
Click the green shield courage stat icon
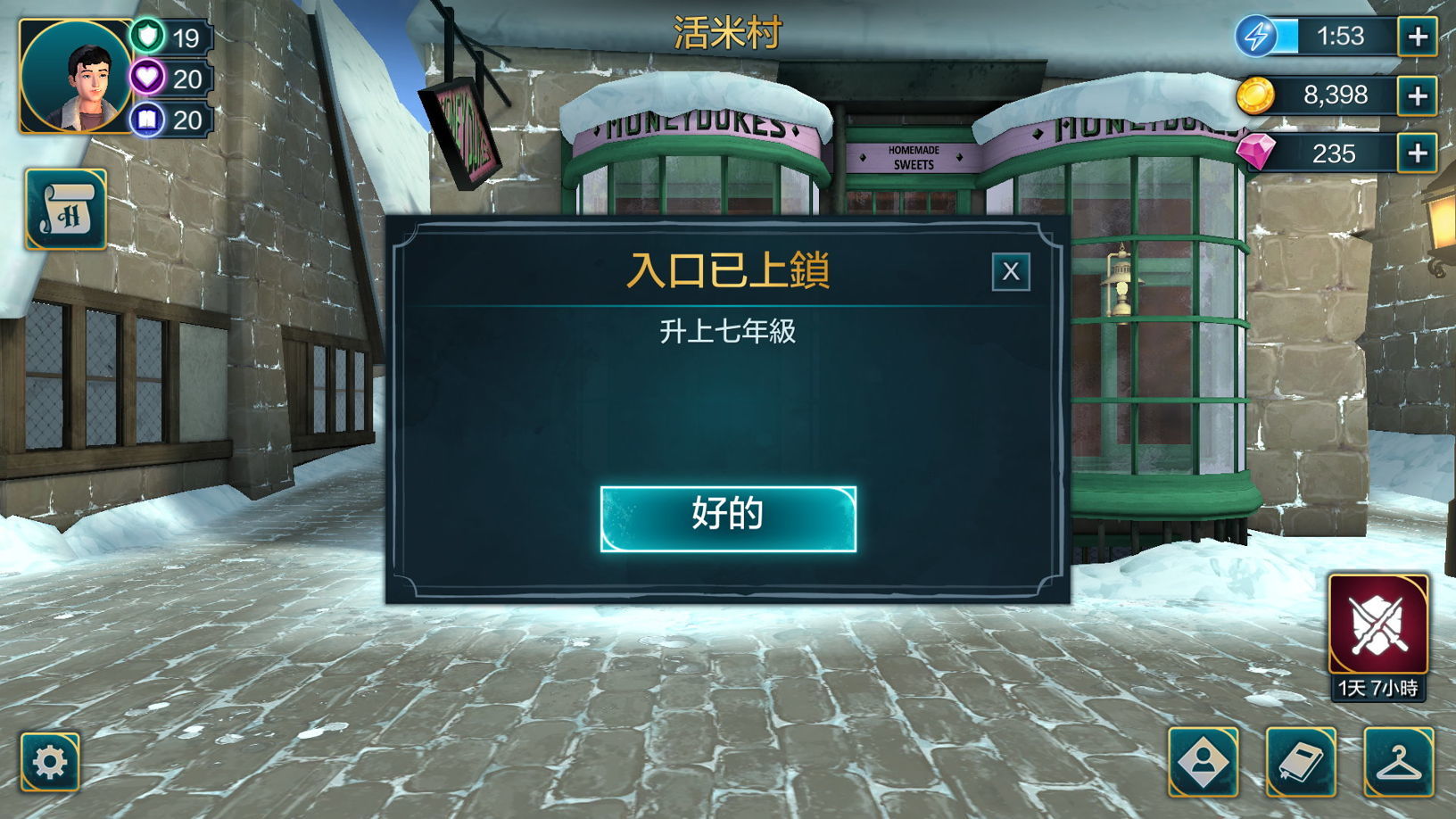[x=148, y=37]
